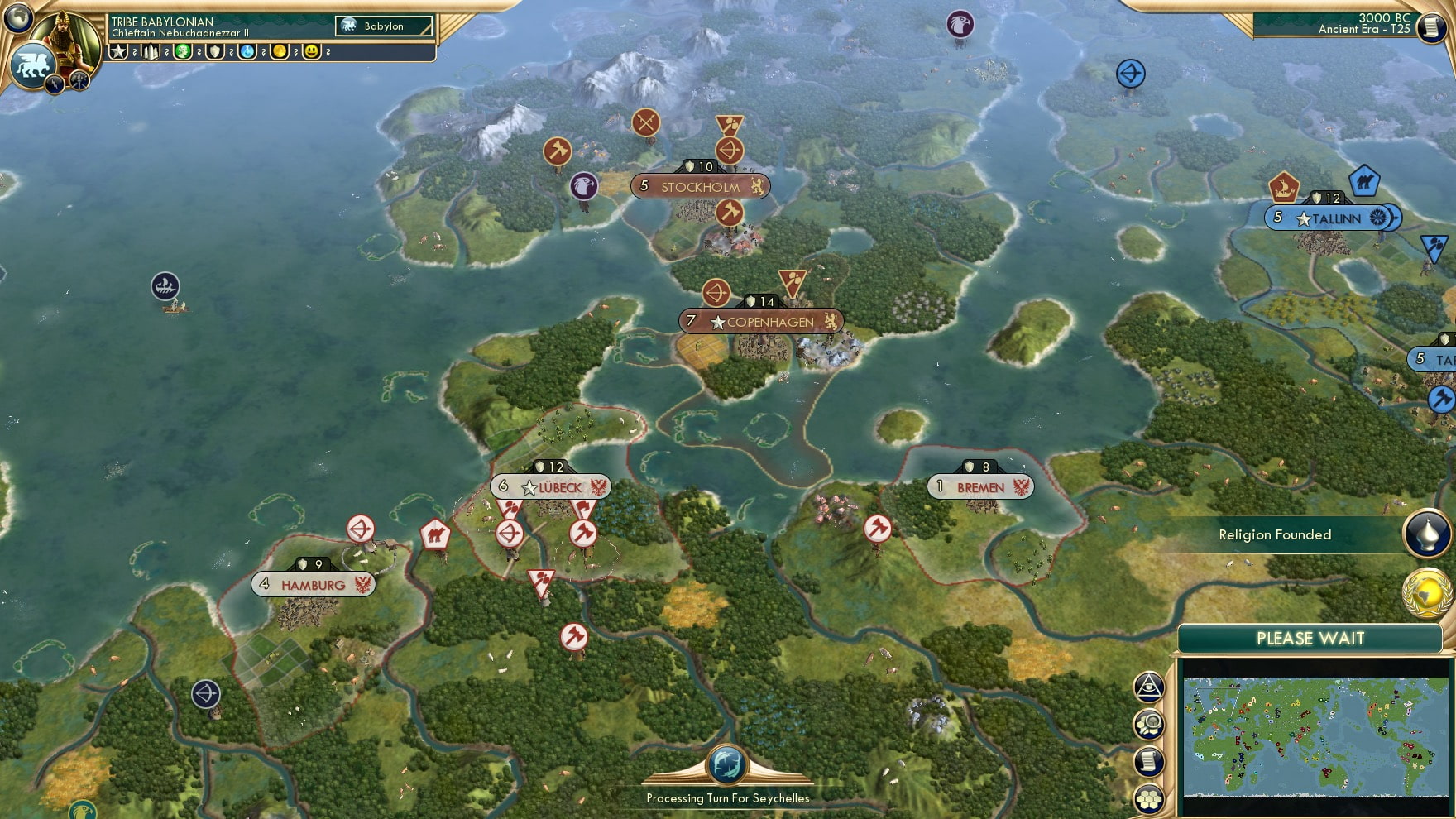The width and height of the screenshot is (1456, 819).
Task: Click the Religion Founded notification
Action: (1275, 534)
